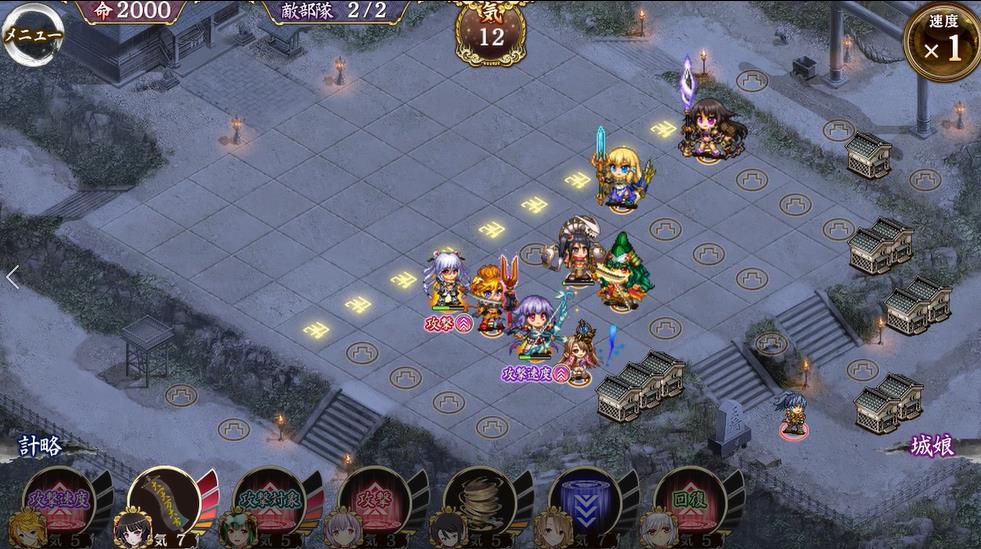Viewport: 981px width, 549px height.
Task: Select the green dragon-armored unit on the grid
Action: (626, 271)
